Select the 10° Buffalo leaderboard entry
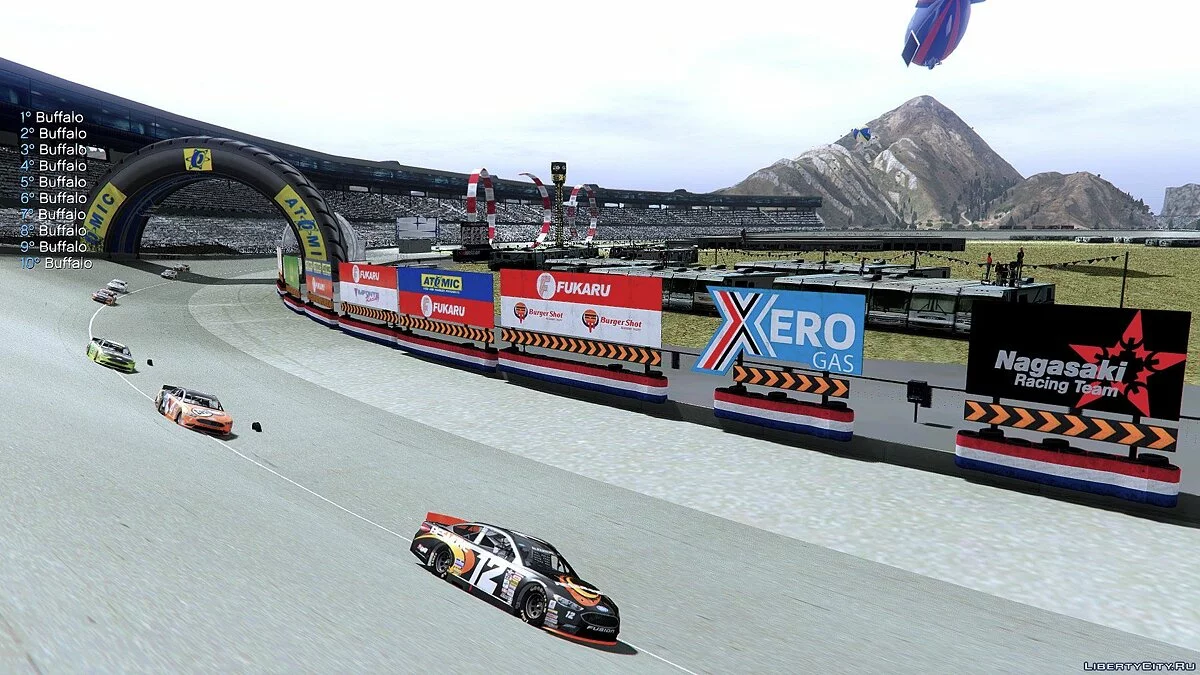Image resolution: width=1200 pixels, height=675 pixels. [x=55, y=263]
